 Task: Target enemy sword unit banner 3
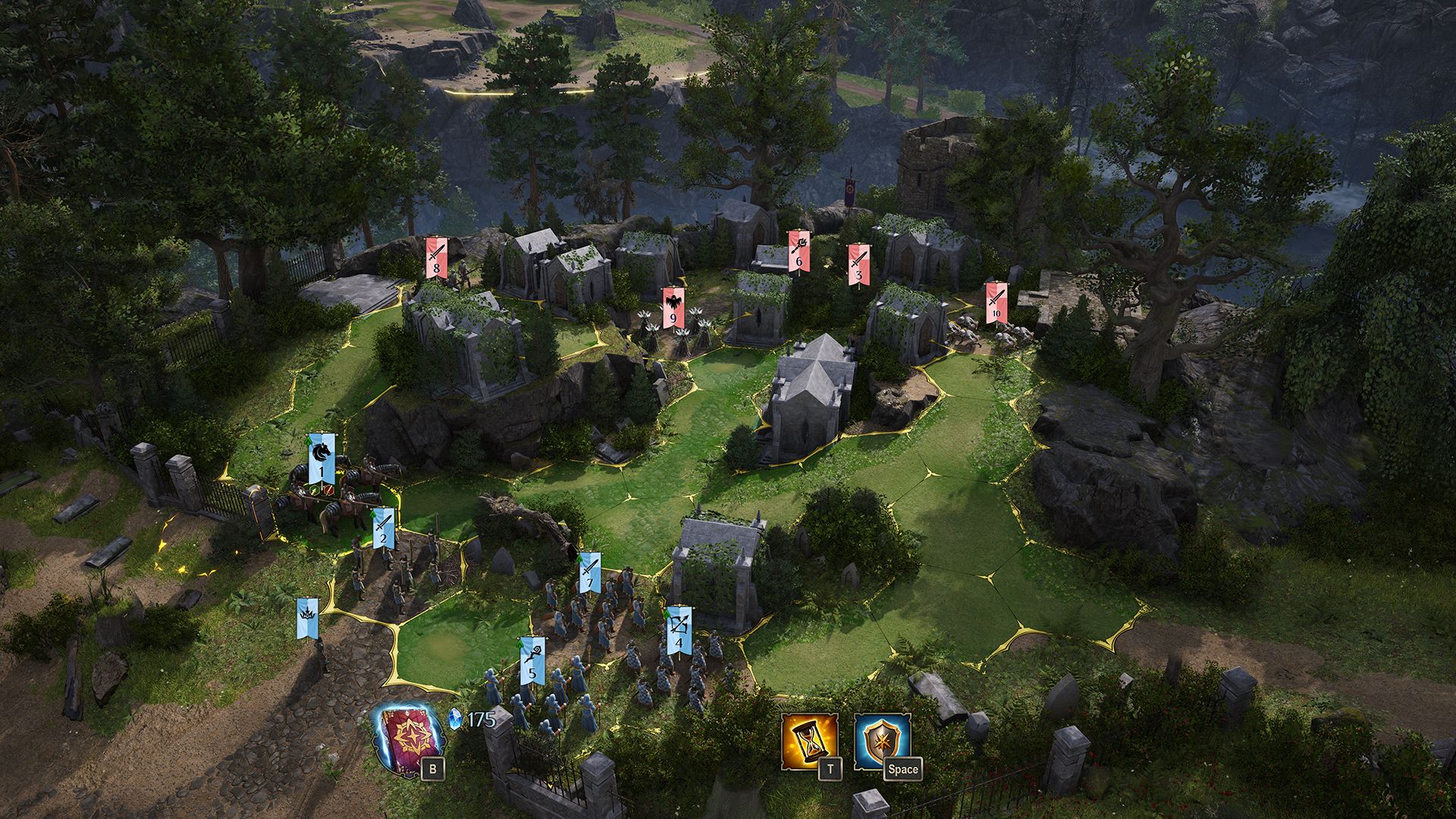[x=858, y=265]
